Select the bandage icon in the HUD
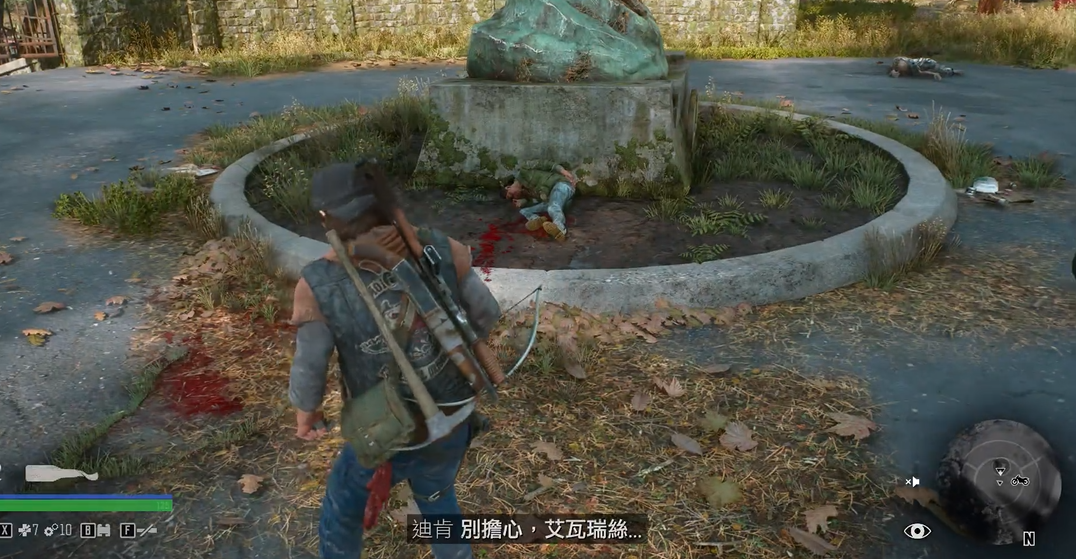1076x559 pixels. [103, 529]
